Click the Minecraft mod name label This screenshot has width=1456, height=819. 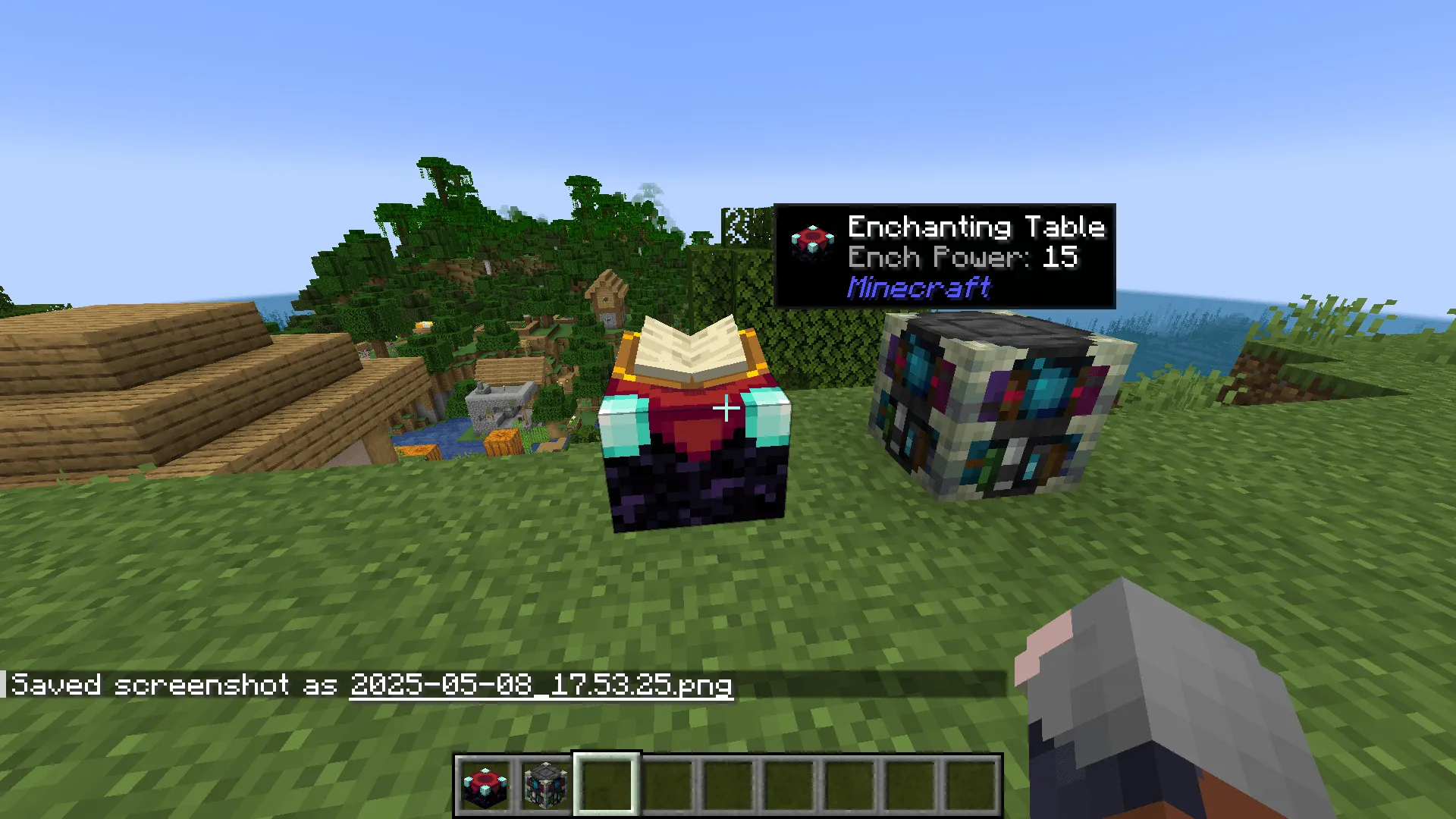click(918, 287)
